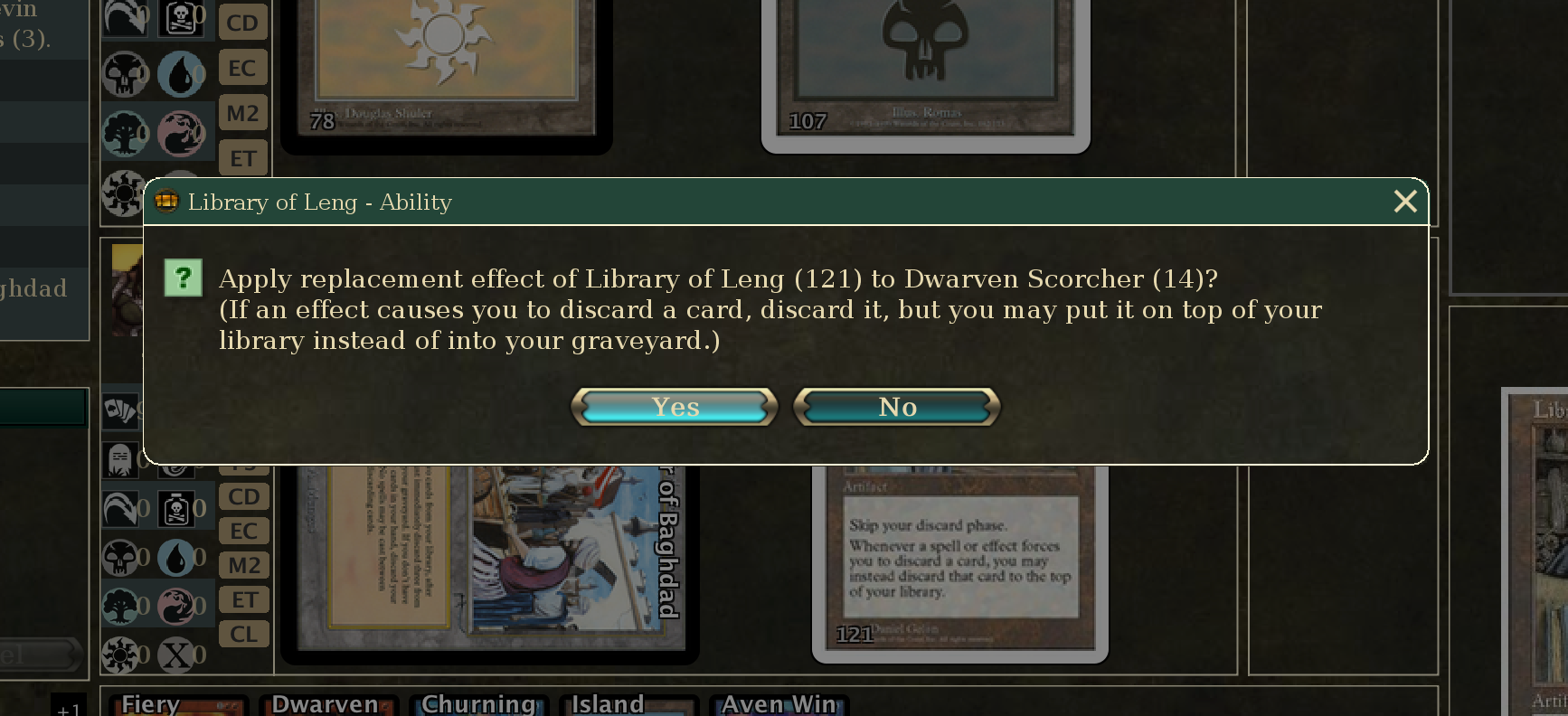This screenshot has width=1568, height=716.
Task: Close the Library of Leng ability dialog
Action: pos(1404,202)
